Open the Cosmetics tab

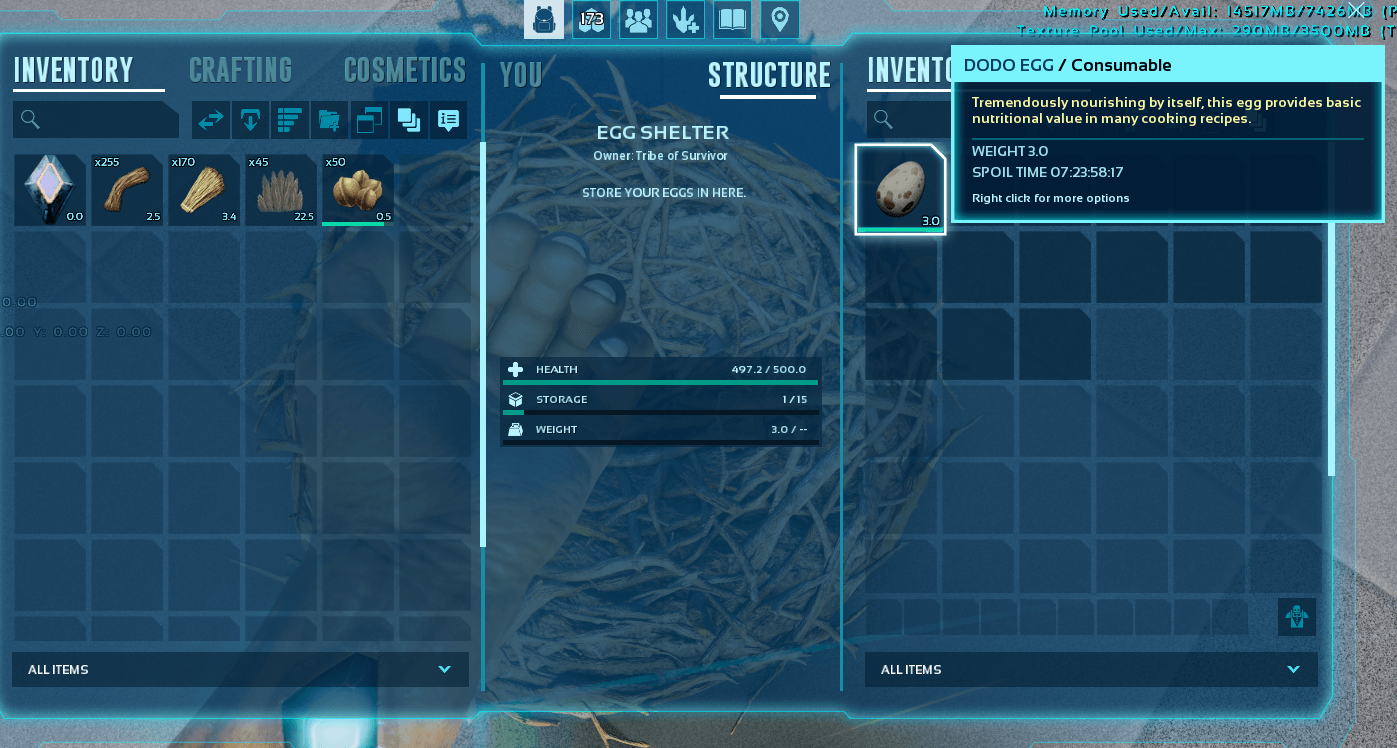(404, 70)
